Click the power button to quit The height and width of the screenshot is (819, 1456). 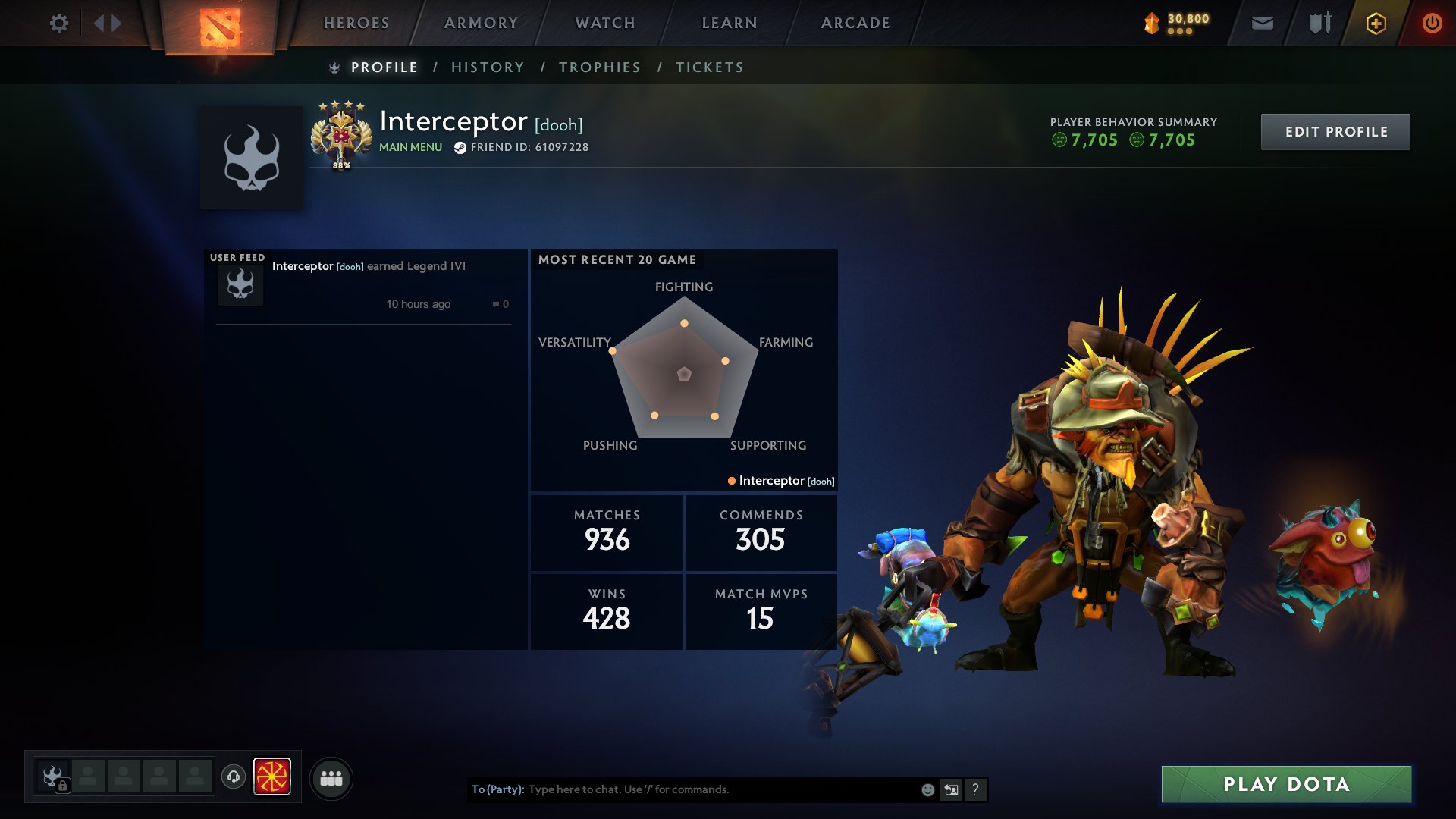coord(1432,23)
